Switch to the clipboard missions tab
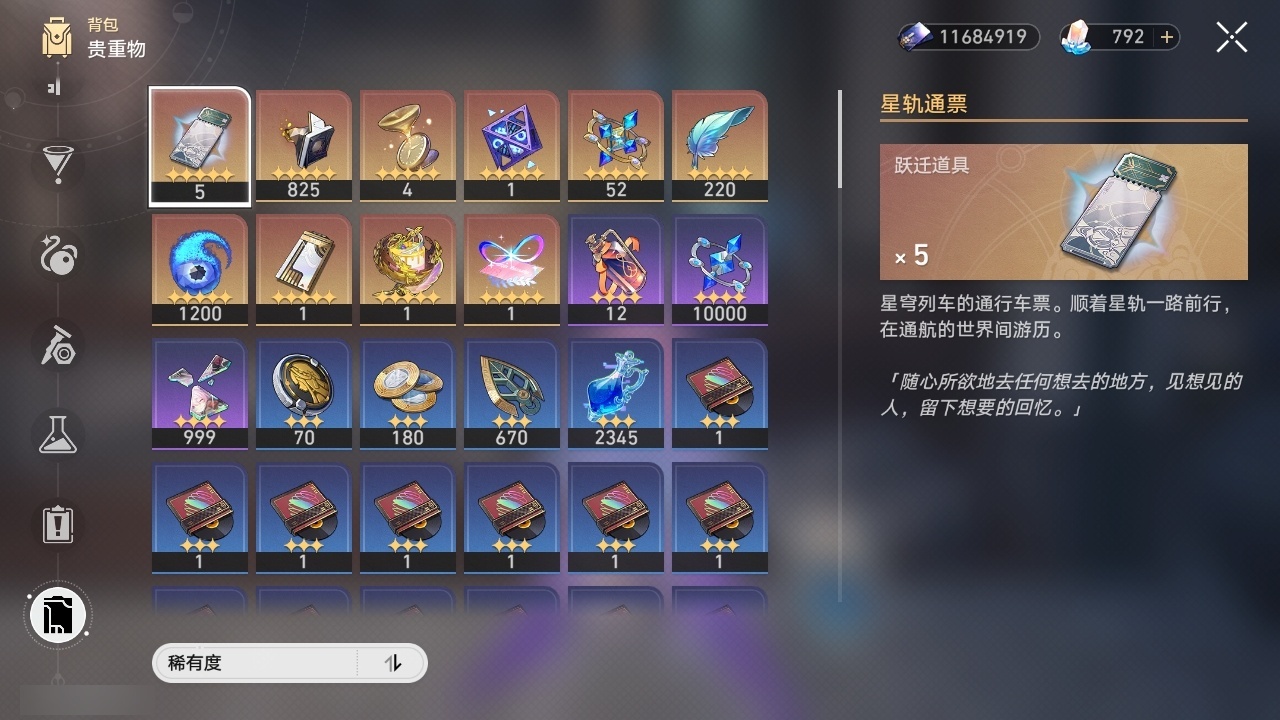1280x720 pixels. pyautogui.click(x=57, y=524)
